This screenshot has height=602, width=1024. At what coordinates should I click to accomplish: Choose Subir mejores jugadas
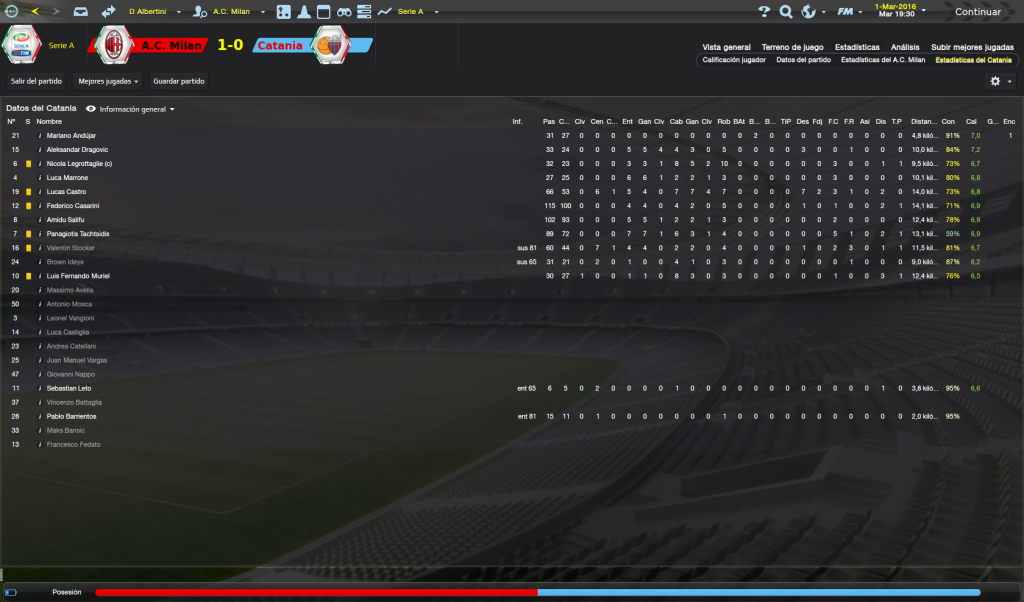tap(972, 47)
